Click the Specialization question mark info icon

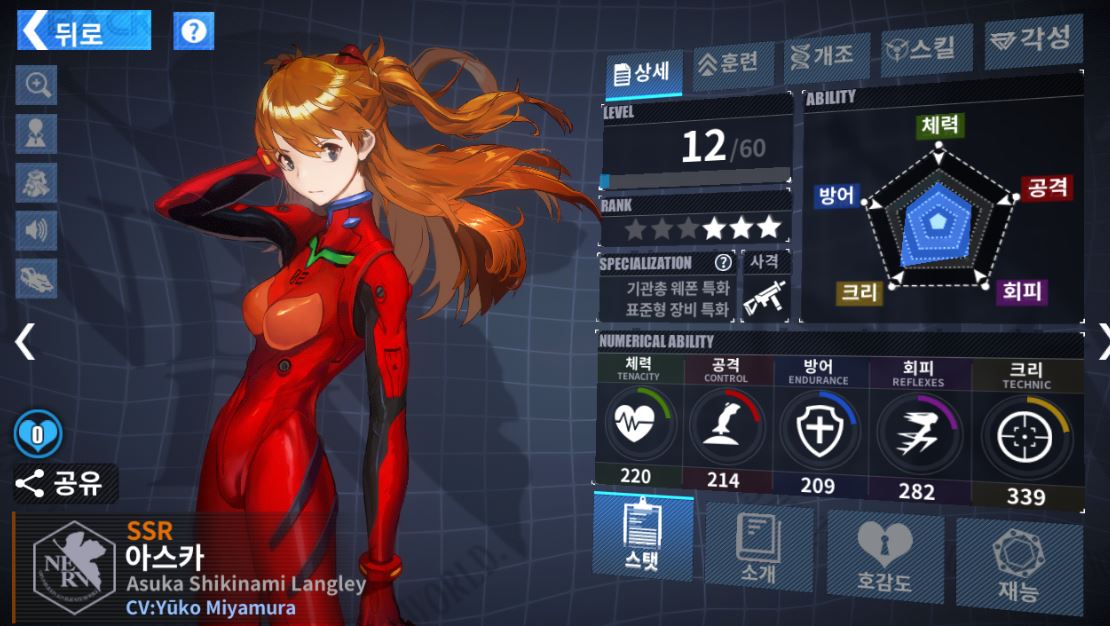[x=722, y=263]
